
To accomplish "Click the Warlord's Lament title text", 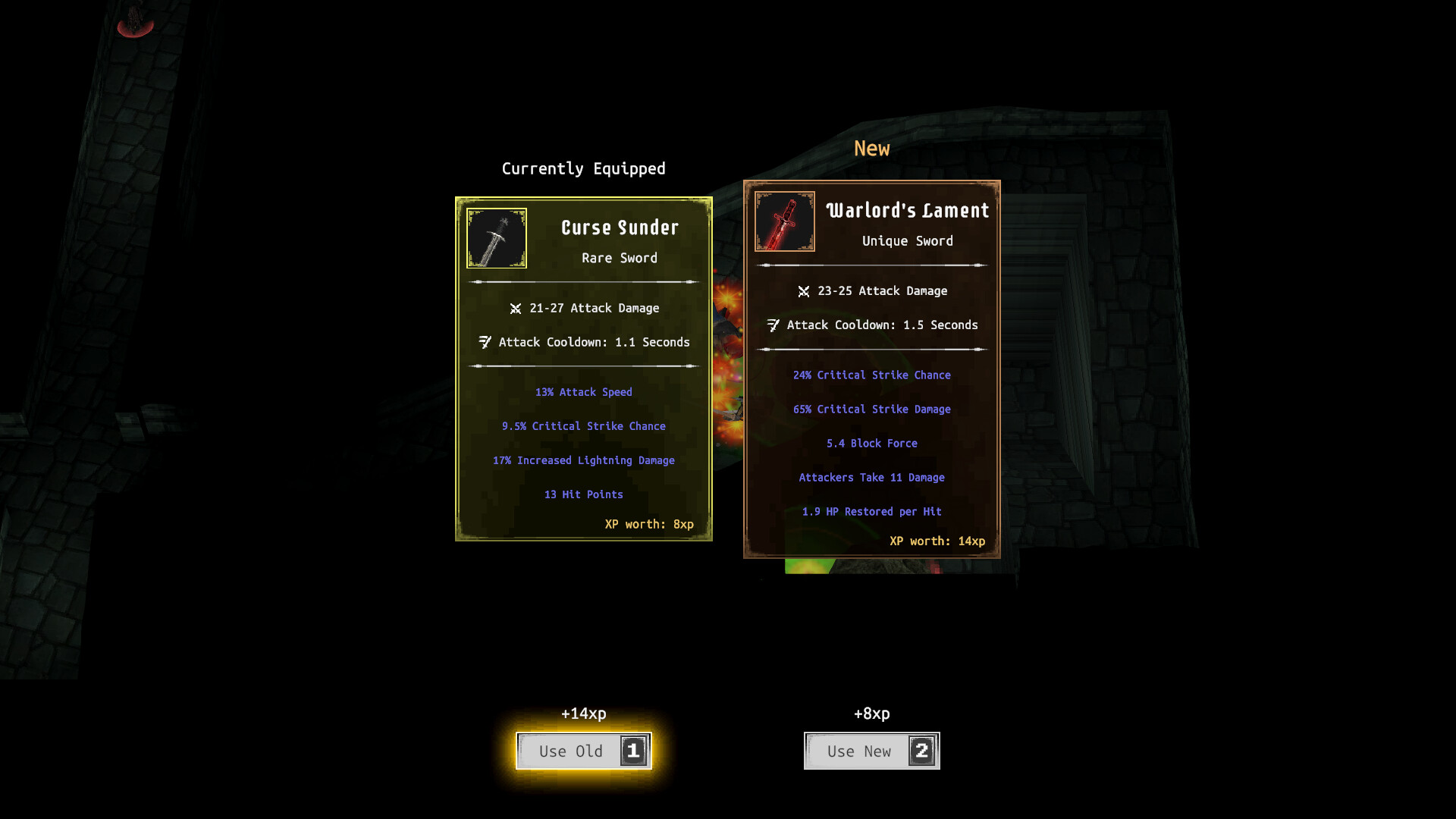I will pyautogui.click(x=907, y=210).
